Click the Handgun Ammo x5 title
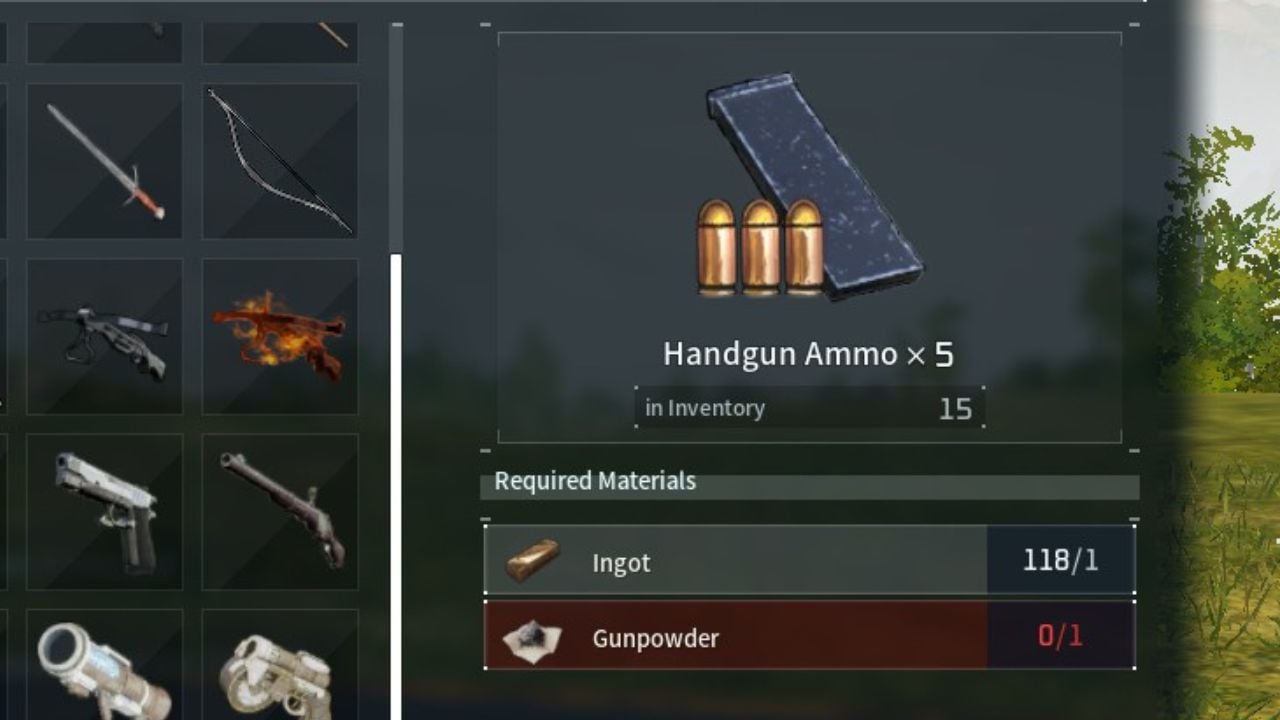 pos(808,353)
